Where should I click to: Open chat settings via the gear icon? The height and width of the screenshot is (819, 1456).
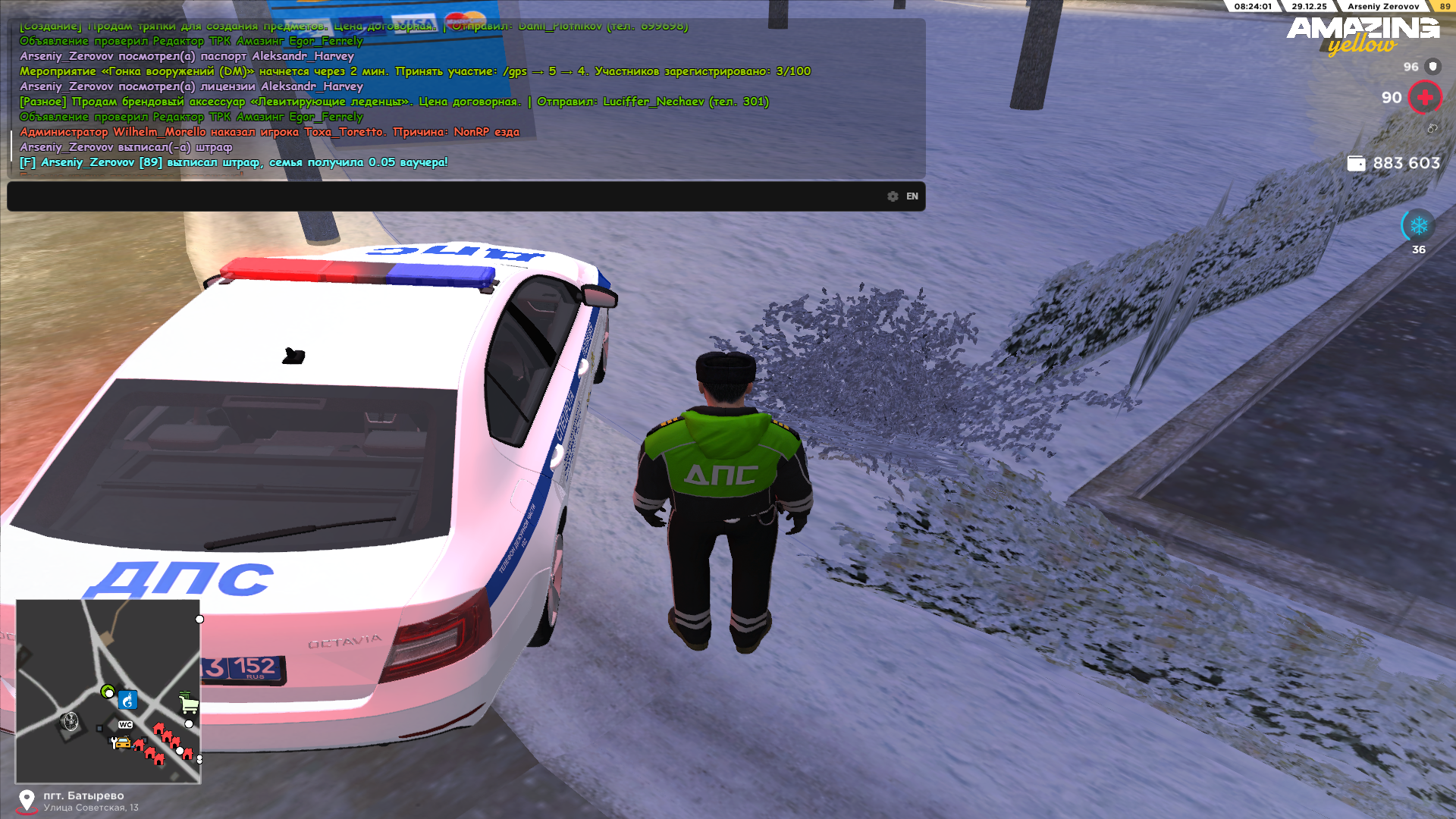(x=893, y=196)
